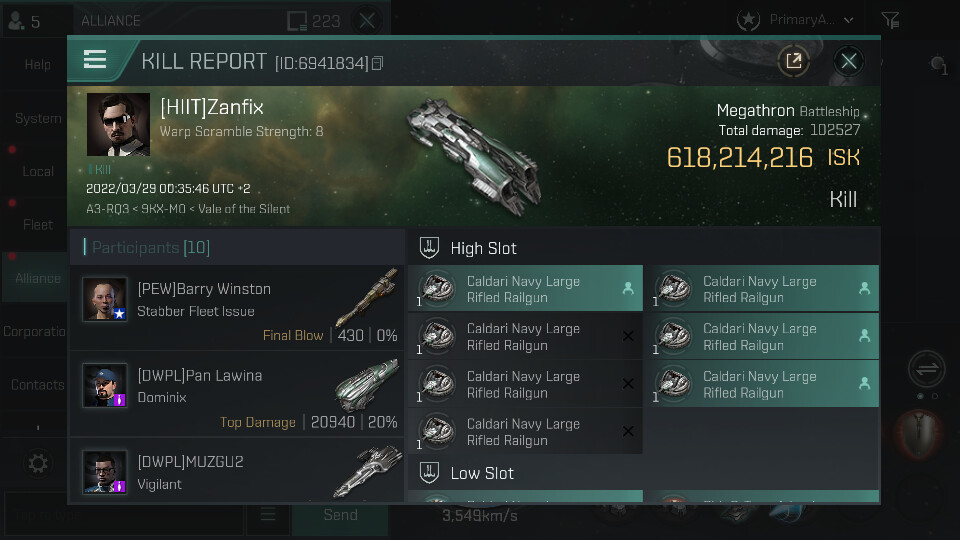View Zanfix's pilot portrait

pyautogui.click(x=118, y=125)
